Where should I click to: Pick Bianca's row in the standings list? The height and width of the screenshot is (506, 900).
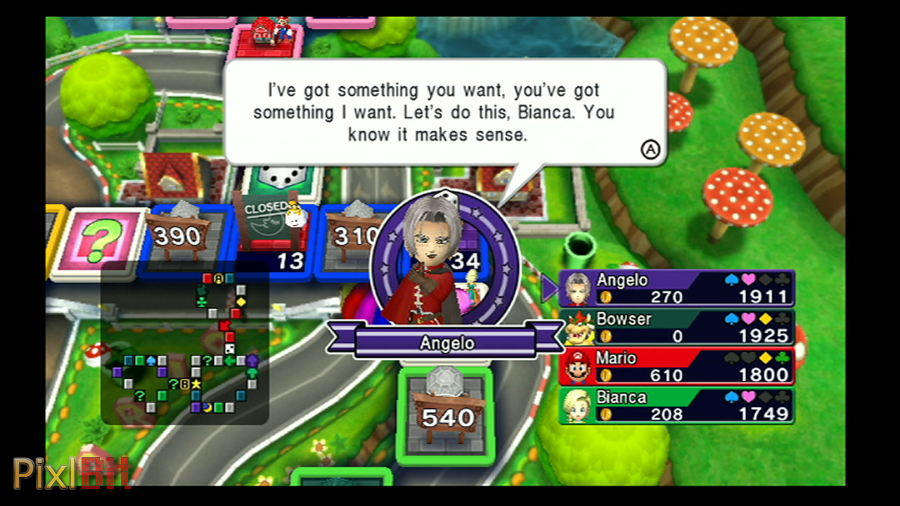pyautogui.click(x=677, y=405)
